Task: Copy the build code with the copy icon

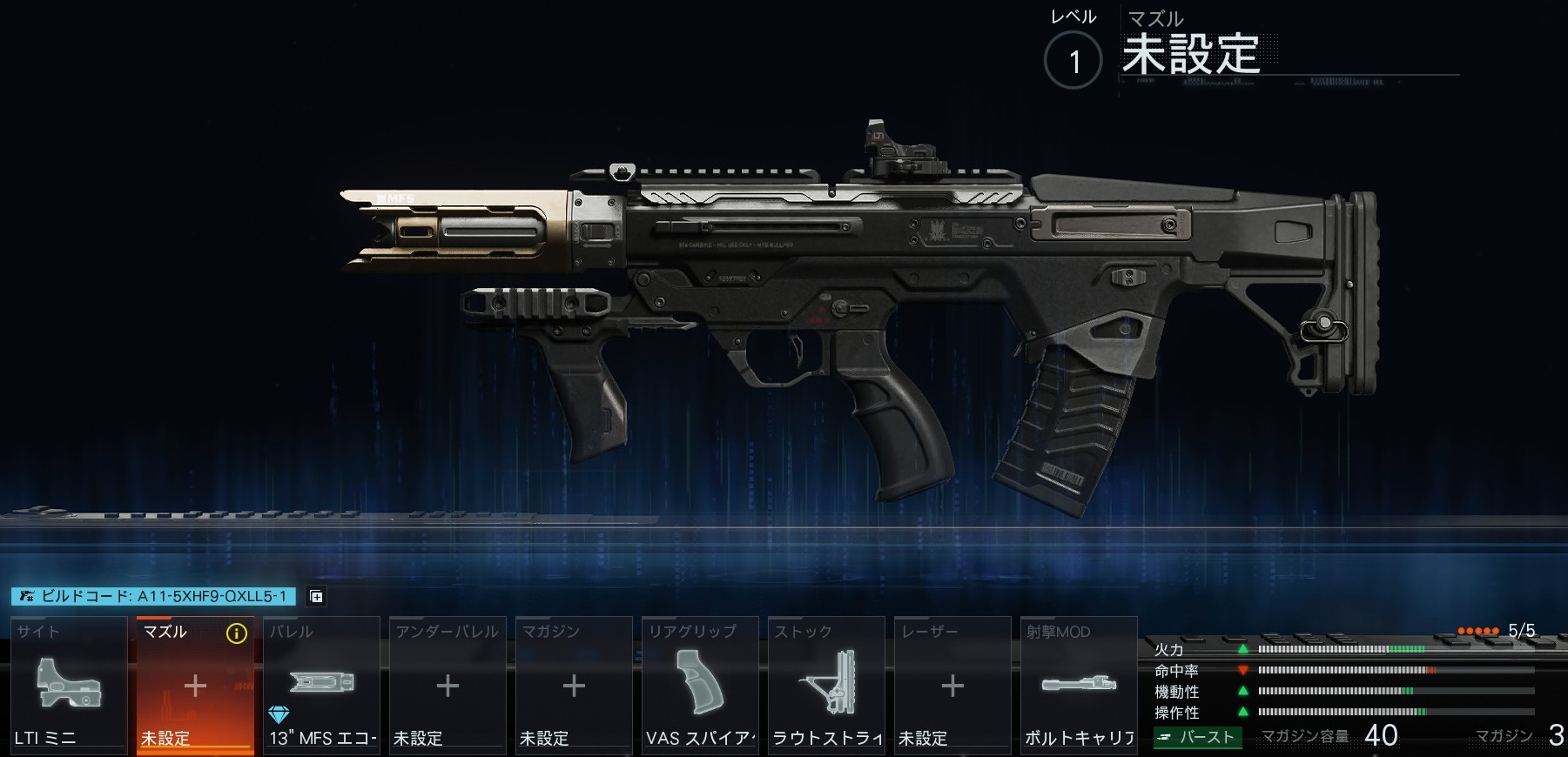Action: pos(317,596)
